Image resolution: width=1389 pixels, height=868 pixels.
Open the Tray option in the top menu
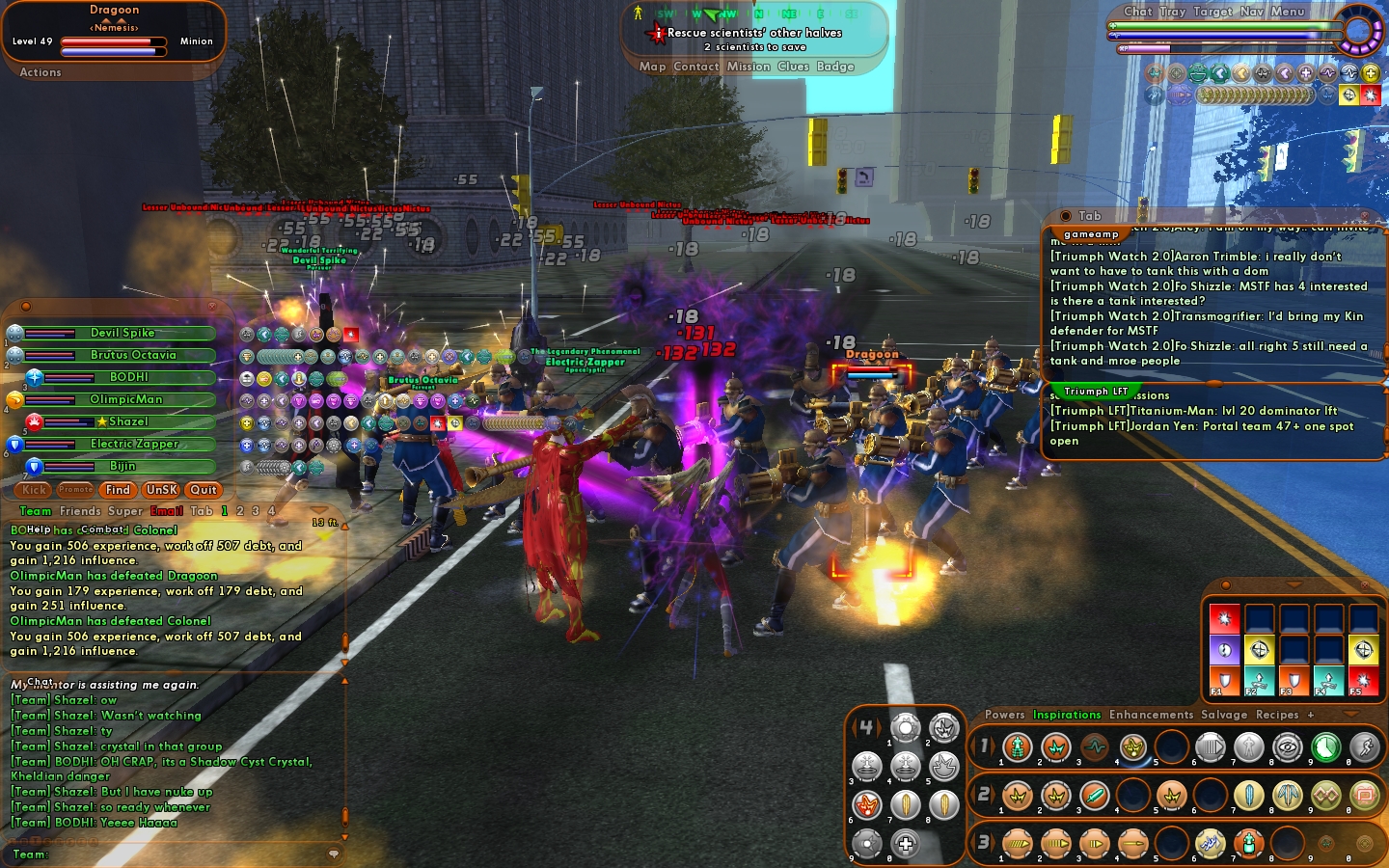(1172, 12)
